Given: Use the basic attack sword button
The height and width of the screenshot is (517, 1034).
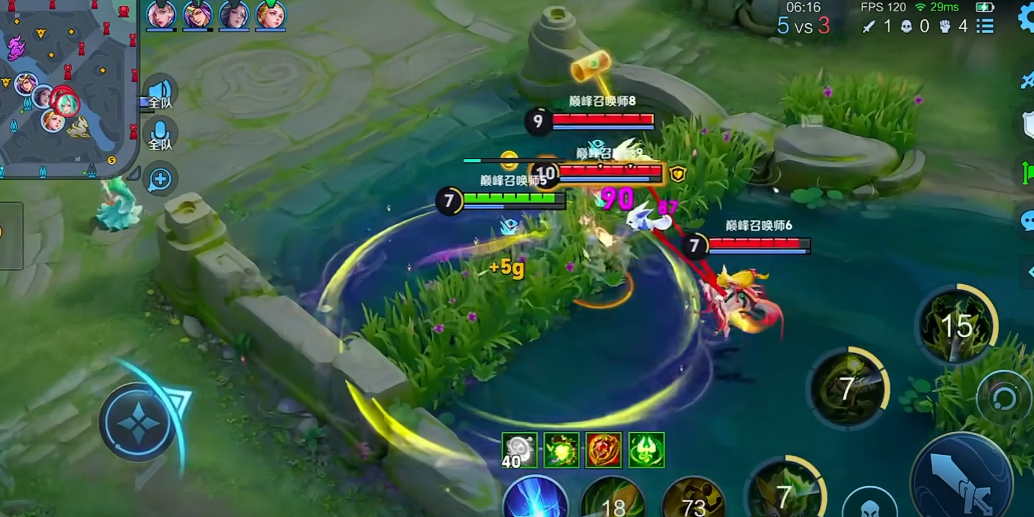Looking at the screenshot, I should (962, 481).
